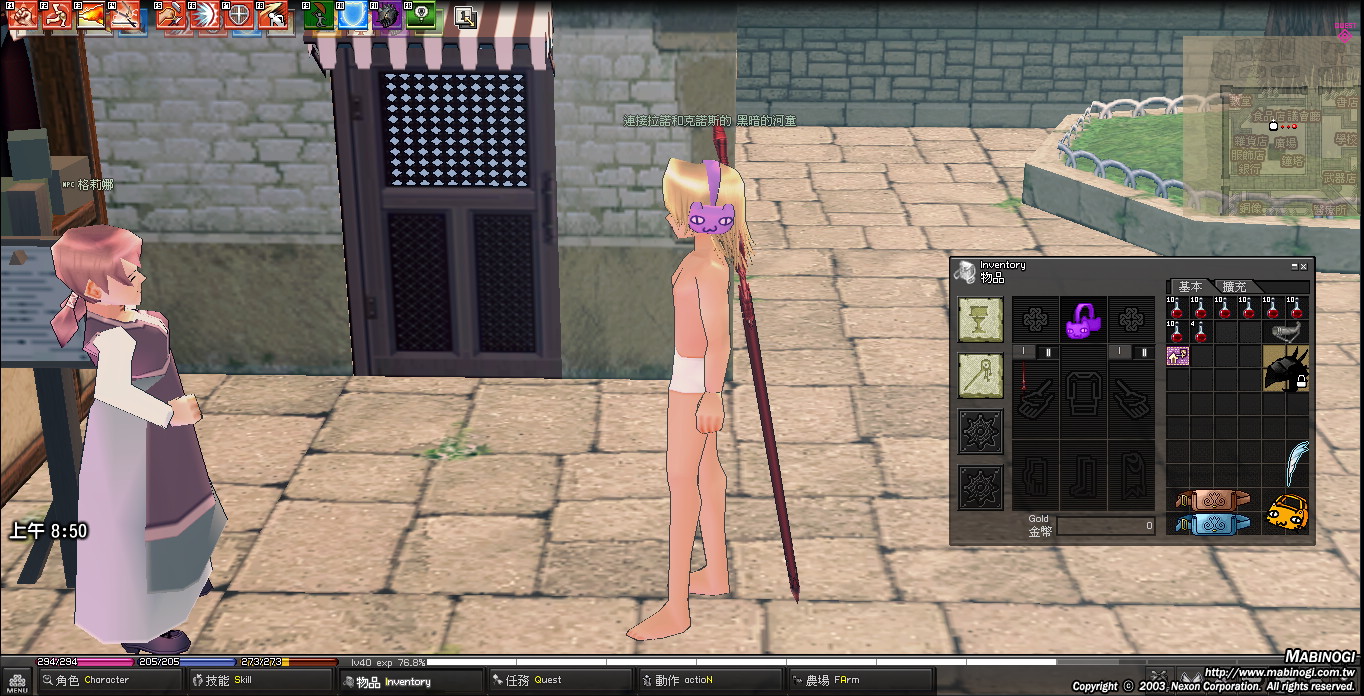Click the main Menu button
This screenshot has height=696, width=1364.
click(17, 682)
